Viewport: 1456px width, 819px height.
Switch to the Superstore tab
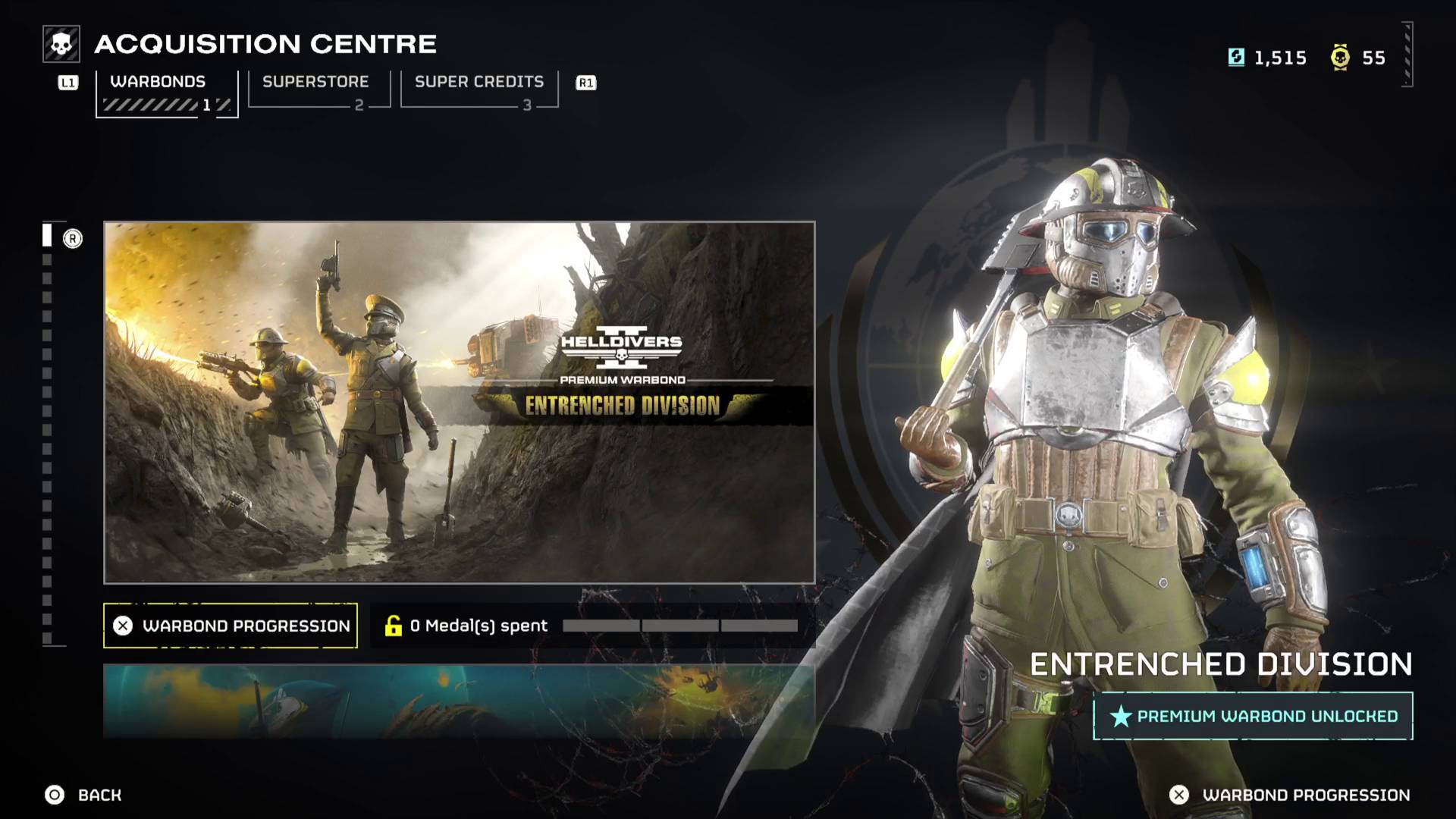(x=315, y=82)
